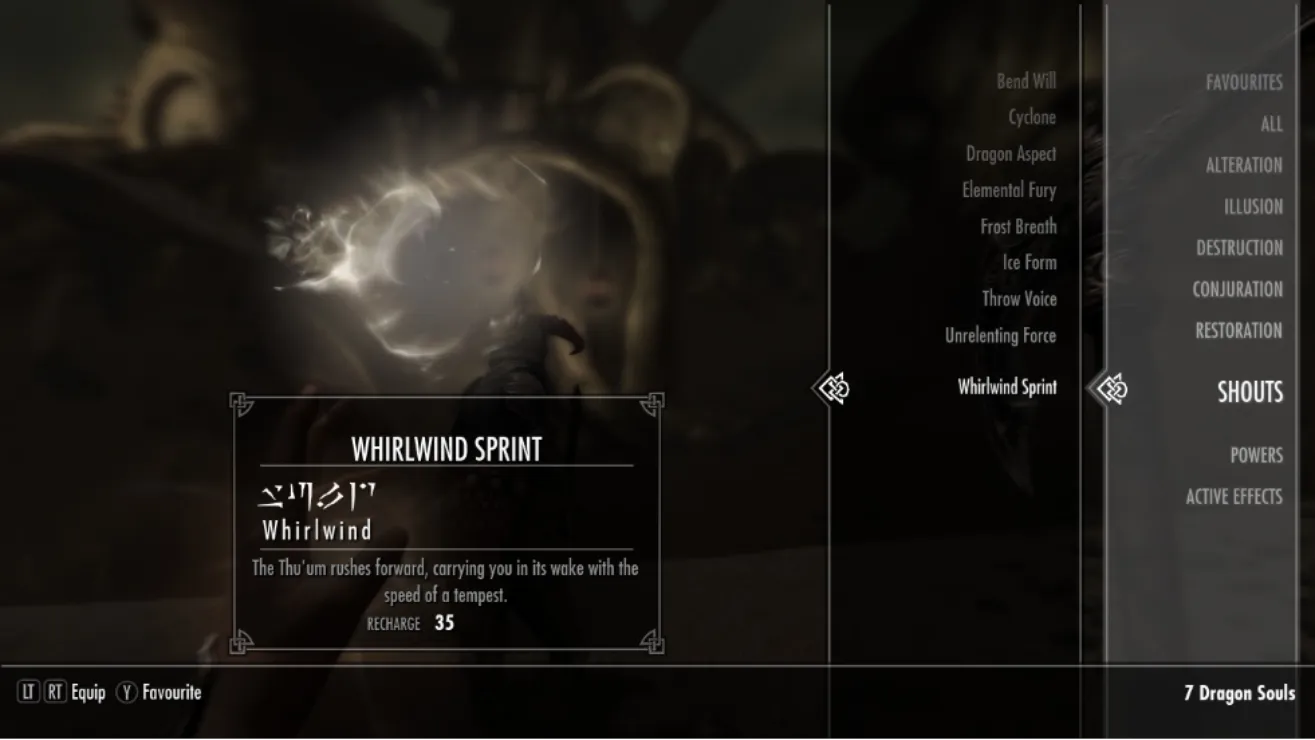Open the Favourites magic category
Image resolution: width=1315 pixels, height=740 pixels.
point(1243,83)
